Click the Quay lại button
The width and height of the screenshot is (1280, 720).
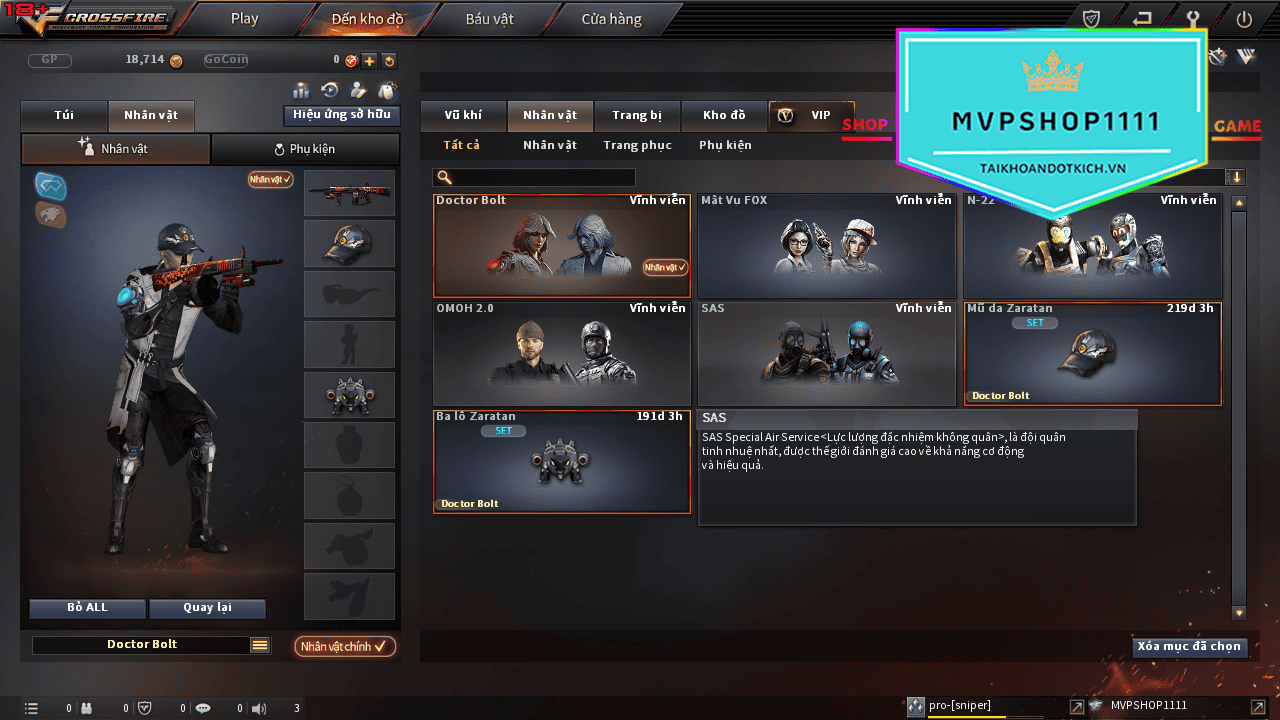[207, 608]
